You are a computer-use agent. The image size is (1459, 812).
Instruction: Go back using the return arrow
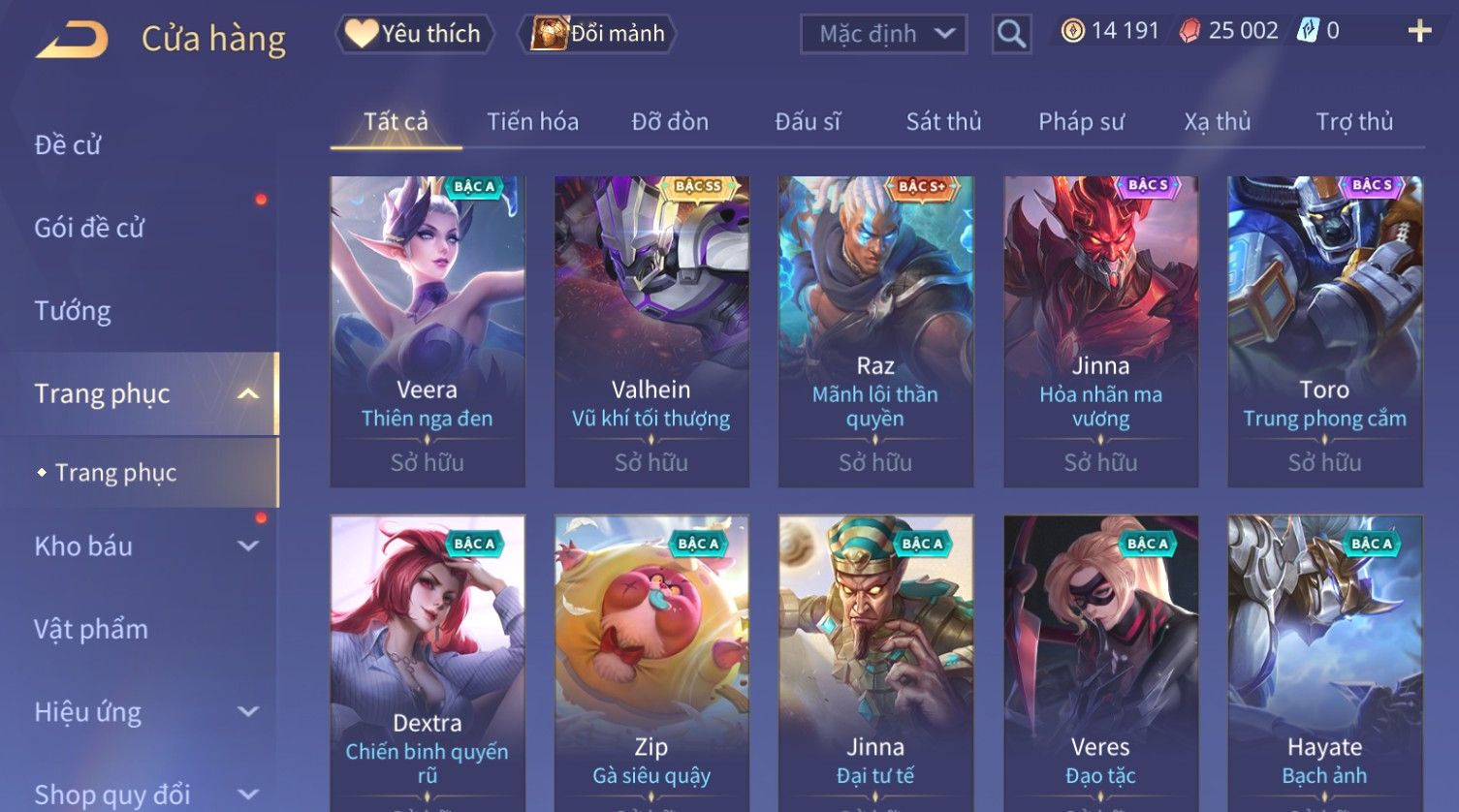coord(72,40)
